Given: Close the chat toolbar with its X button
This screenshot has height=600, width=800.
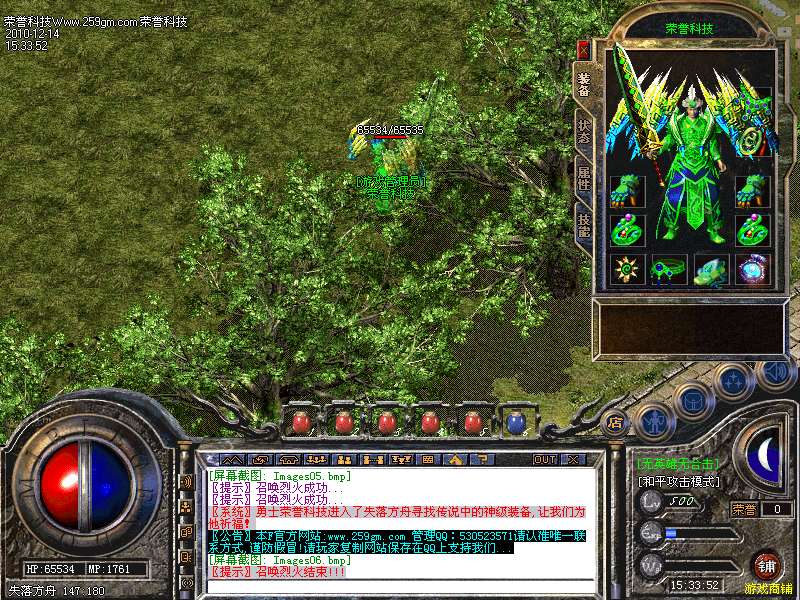Looking at the screenshot, I should tap(573, 459).
